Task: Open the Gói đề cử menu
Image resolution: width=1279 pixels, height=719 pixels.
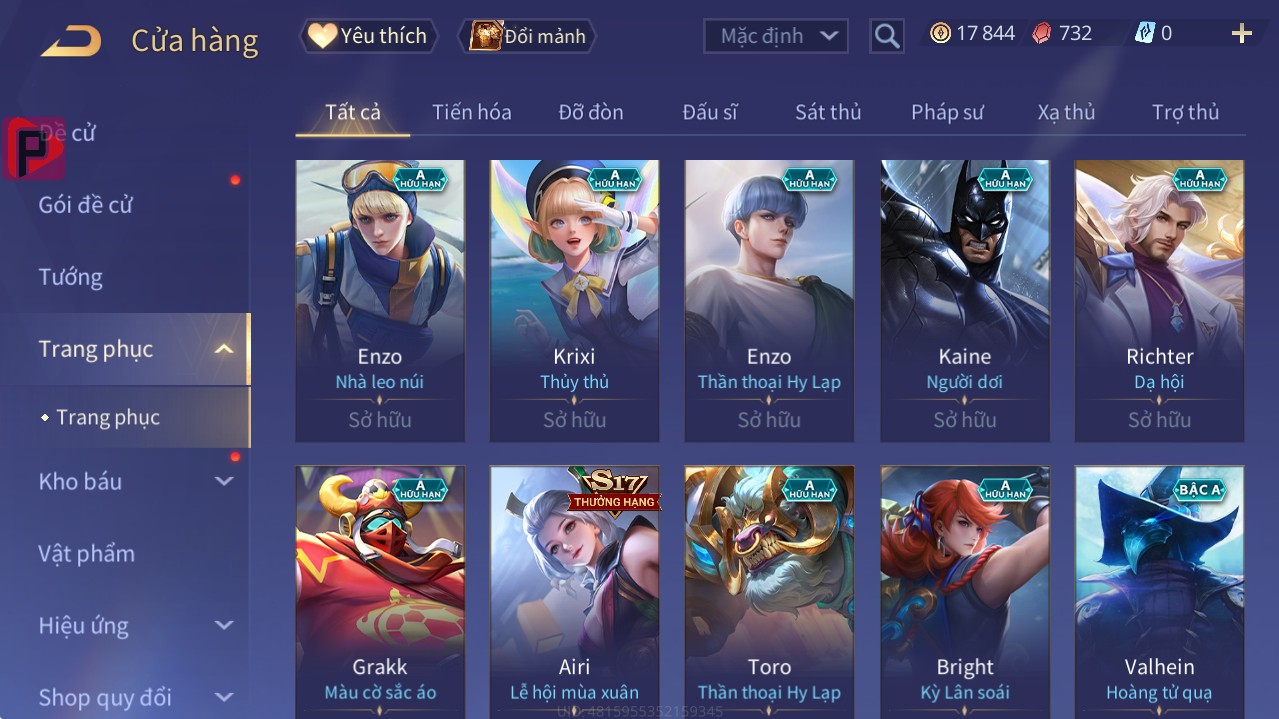Action: pyautogui.click(x=86, y=205)
